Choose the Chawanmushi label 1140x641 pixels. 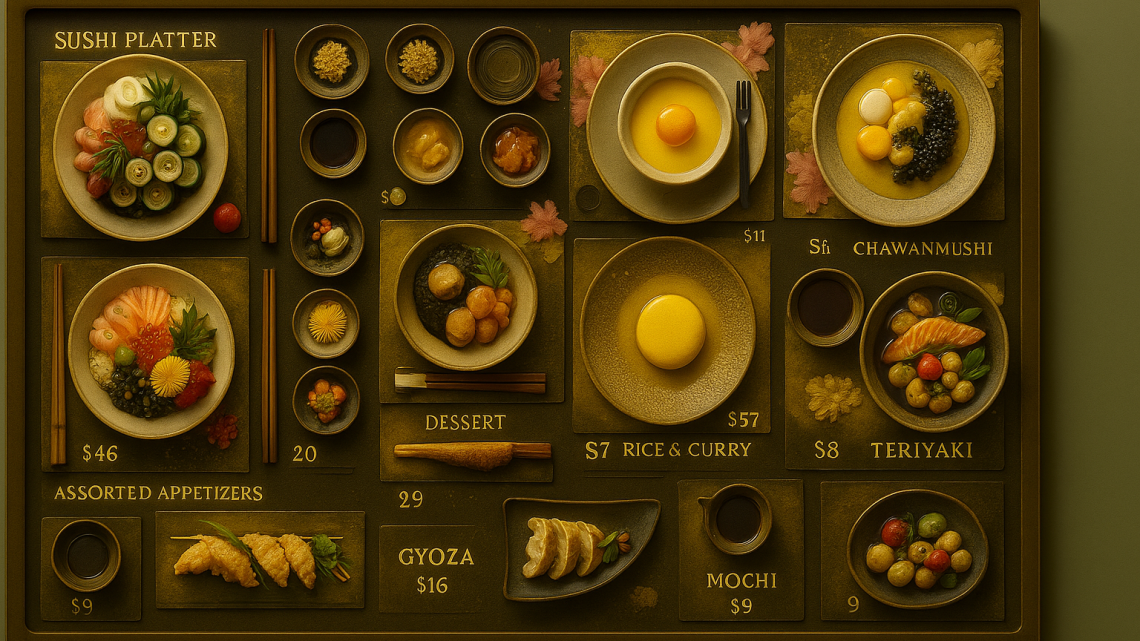click(922, 248)
